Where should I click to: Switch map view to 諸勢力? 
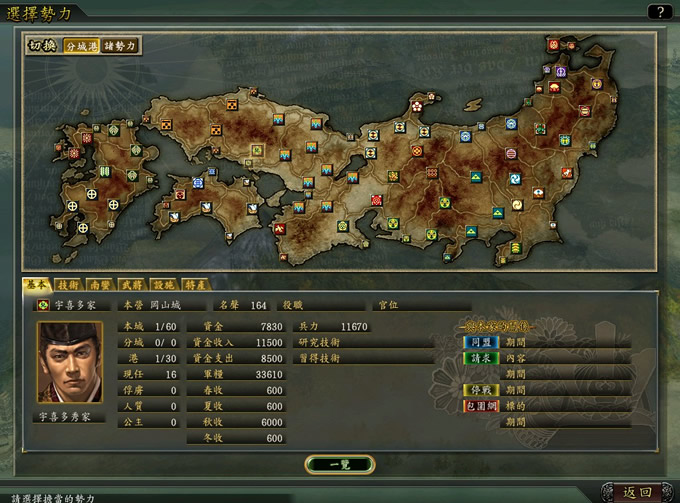(x=120, y=45)
